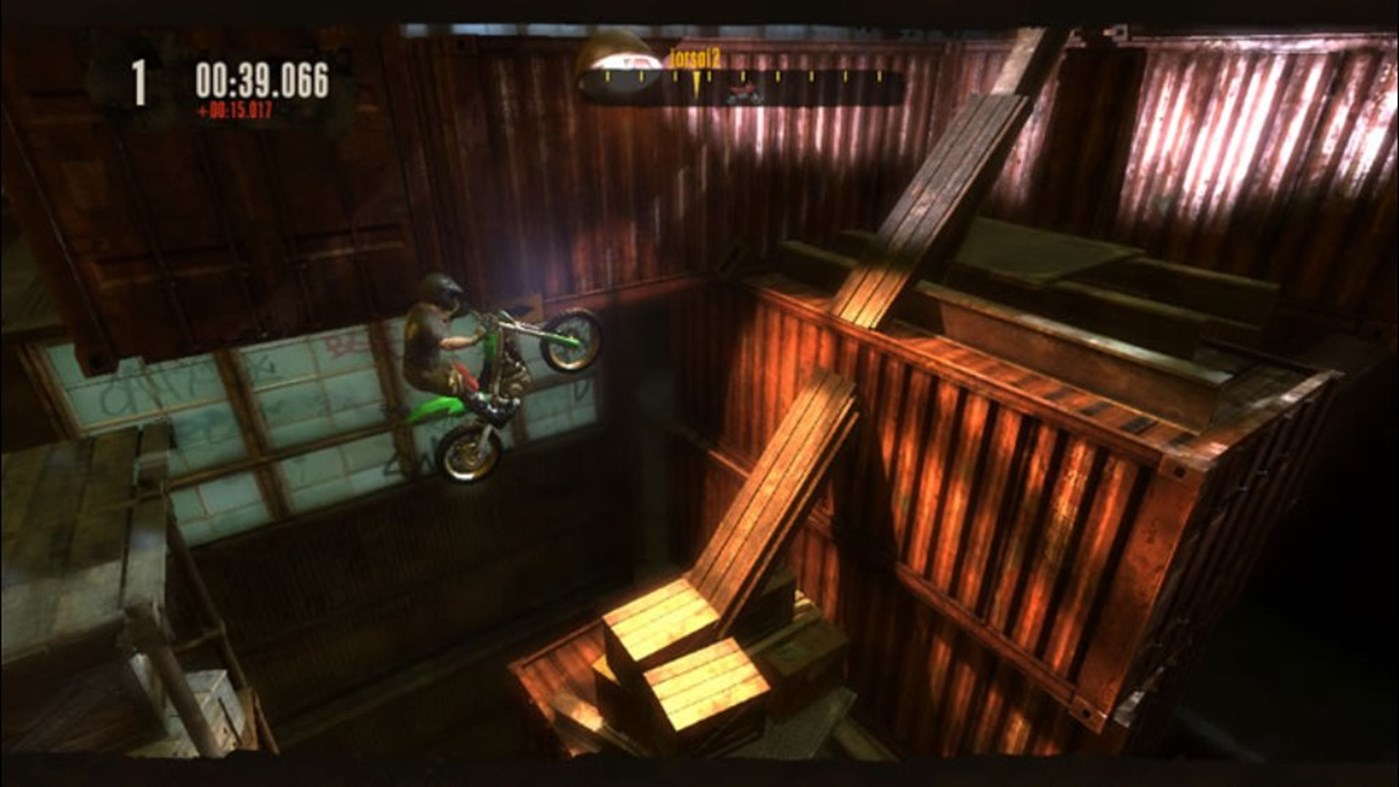Select the rear wheel of the trials bike

coord(471,452)
